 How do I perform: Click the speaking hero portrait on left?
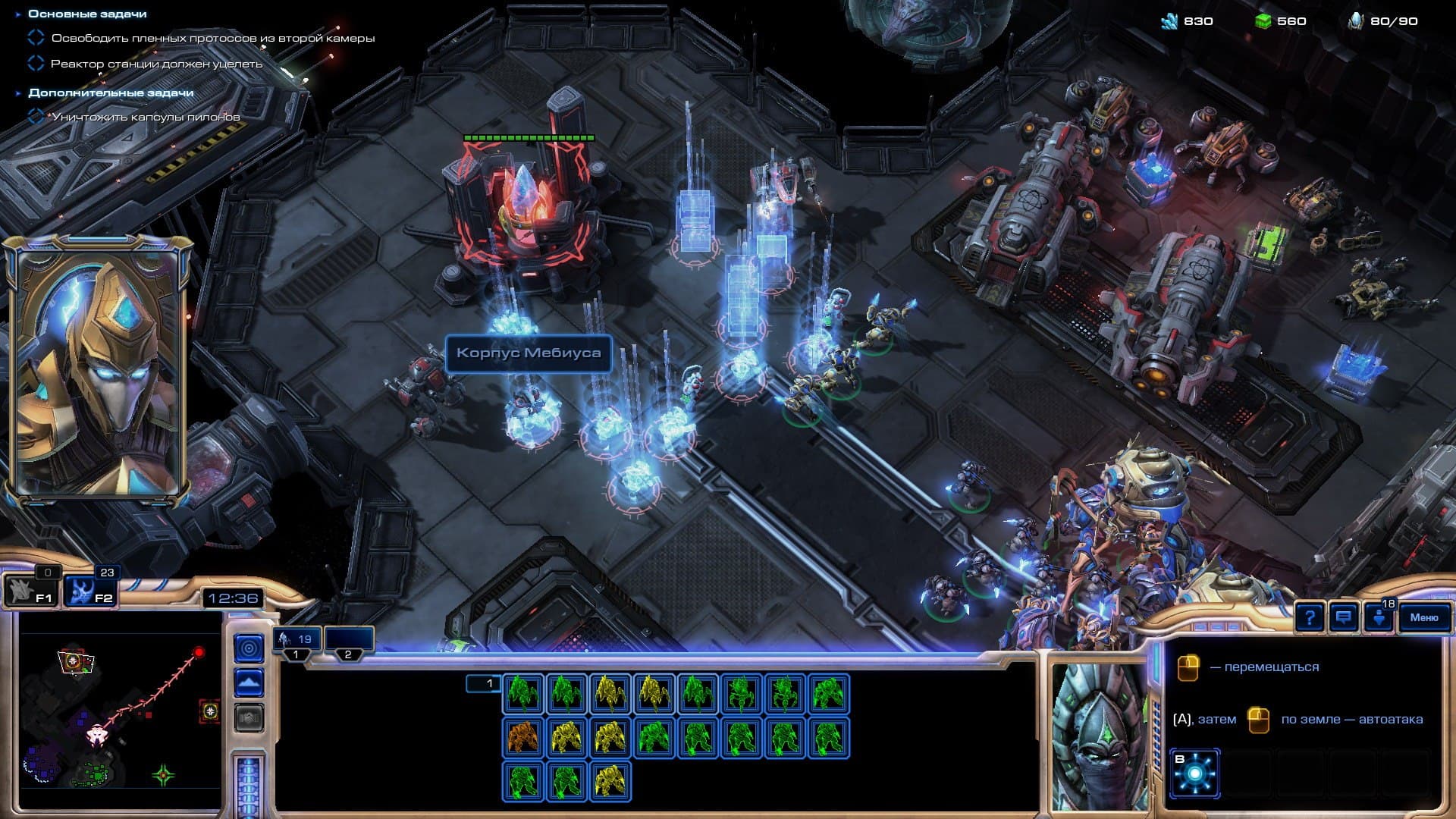(x=97, y=372)
